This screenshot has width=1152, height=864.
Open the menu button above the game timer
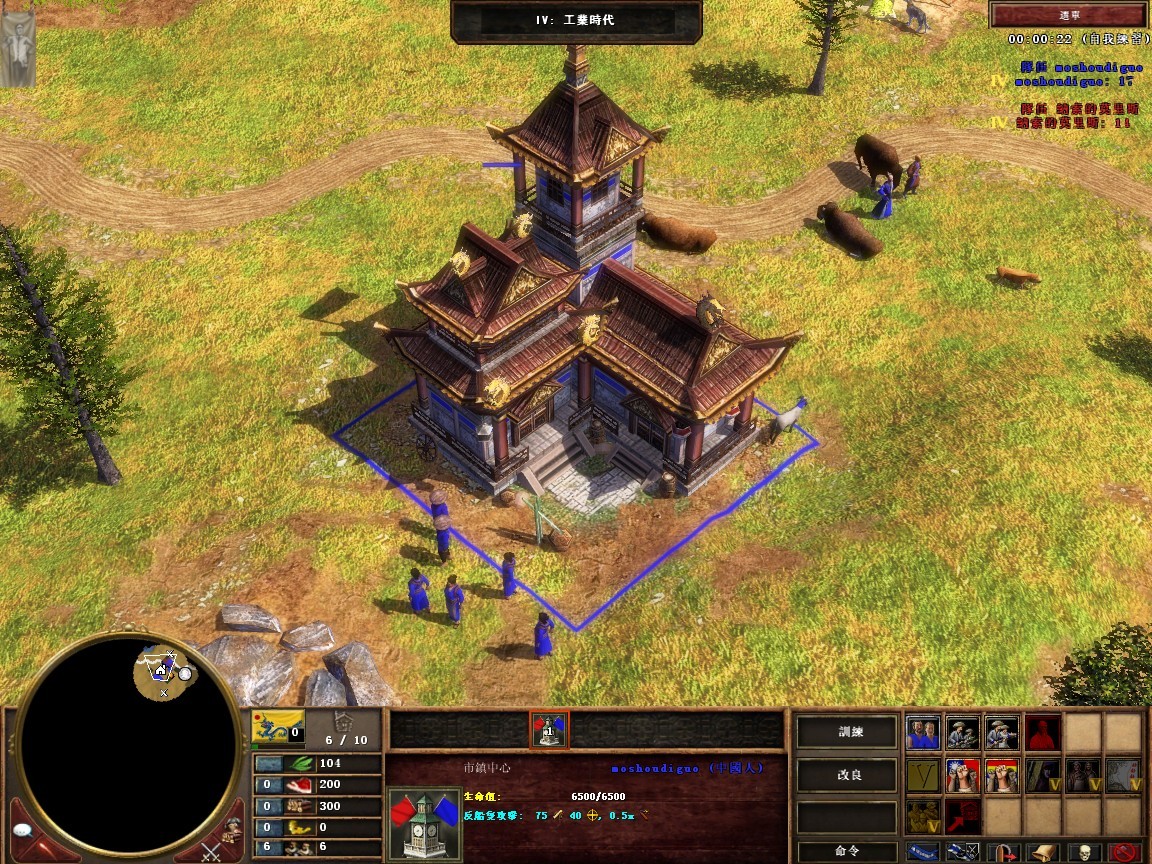click(1064, 15)
